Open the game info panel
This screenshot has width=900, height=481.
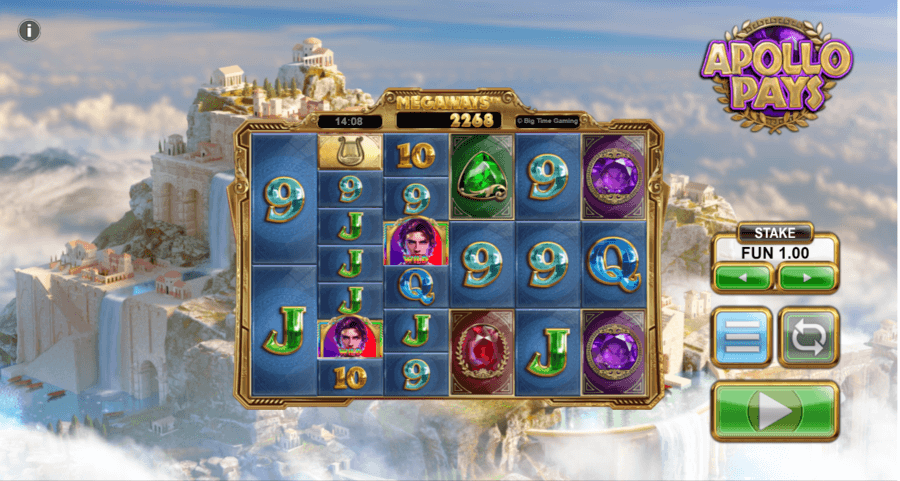coord(30,31)
